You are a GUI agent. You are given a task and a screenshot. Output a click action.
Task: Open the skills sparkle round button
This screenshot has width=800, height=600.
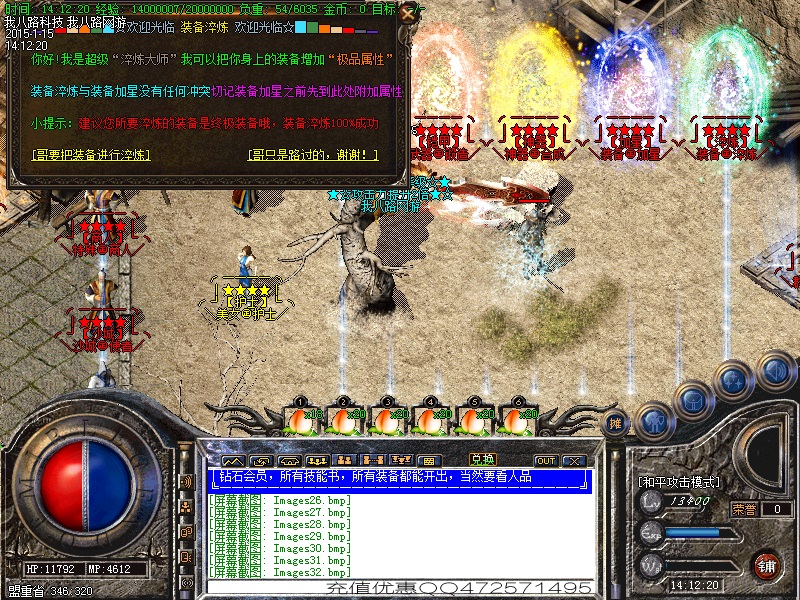(734, 380)
